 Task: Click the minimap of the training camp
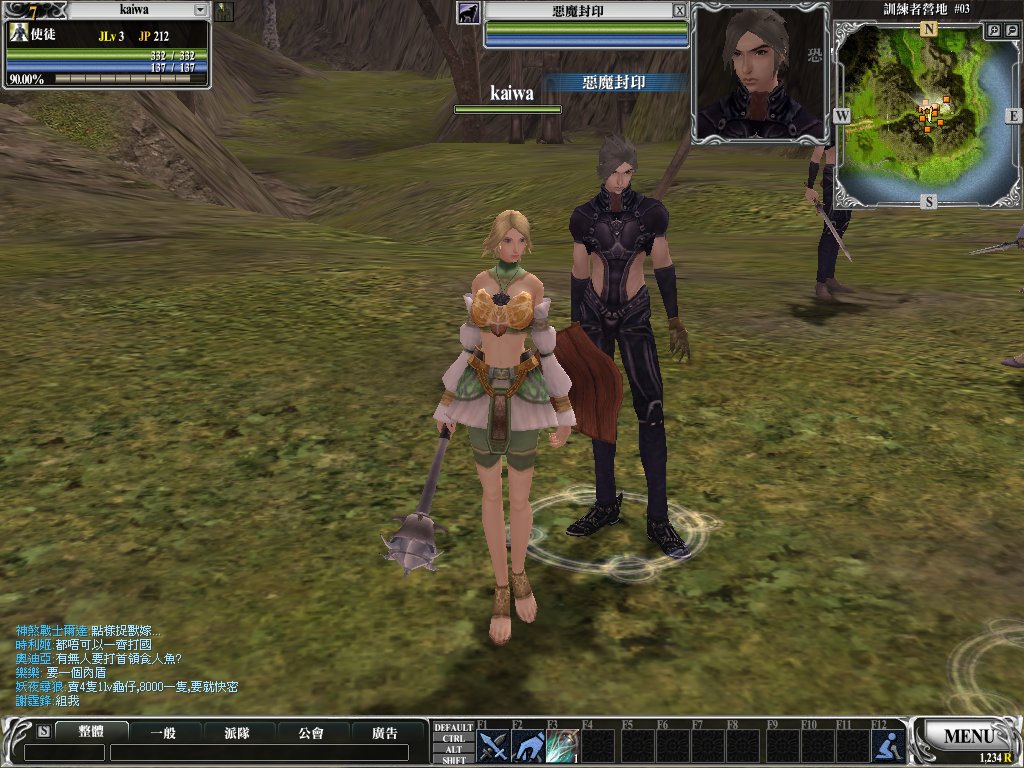928,115
